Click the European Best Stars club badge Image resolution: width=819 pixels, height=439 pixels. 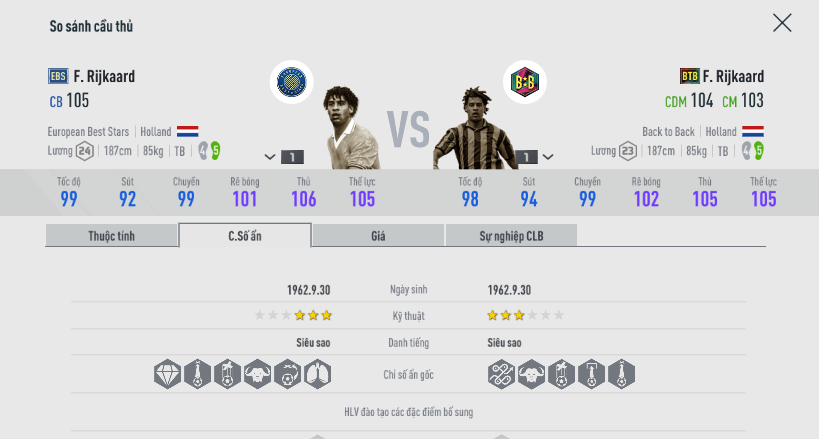click(292, 82)
